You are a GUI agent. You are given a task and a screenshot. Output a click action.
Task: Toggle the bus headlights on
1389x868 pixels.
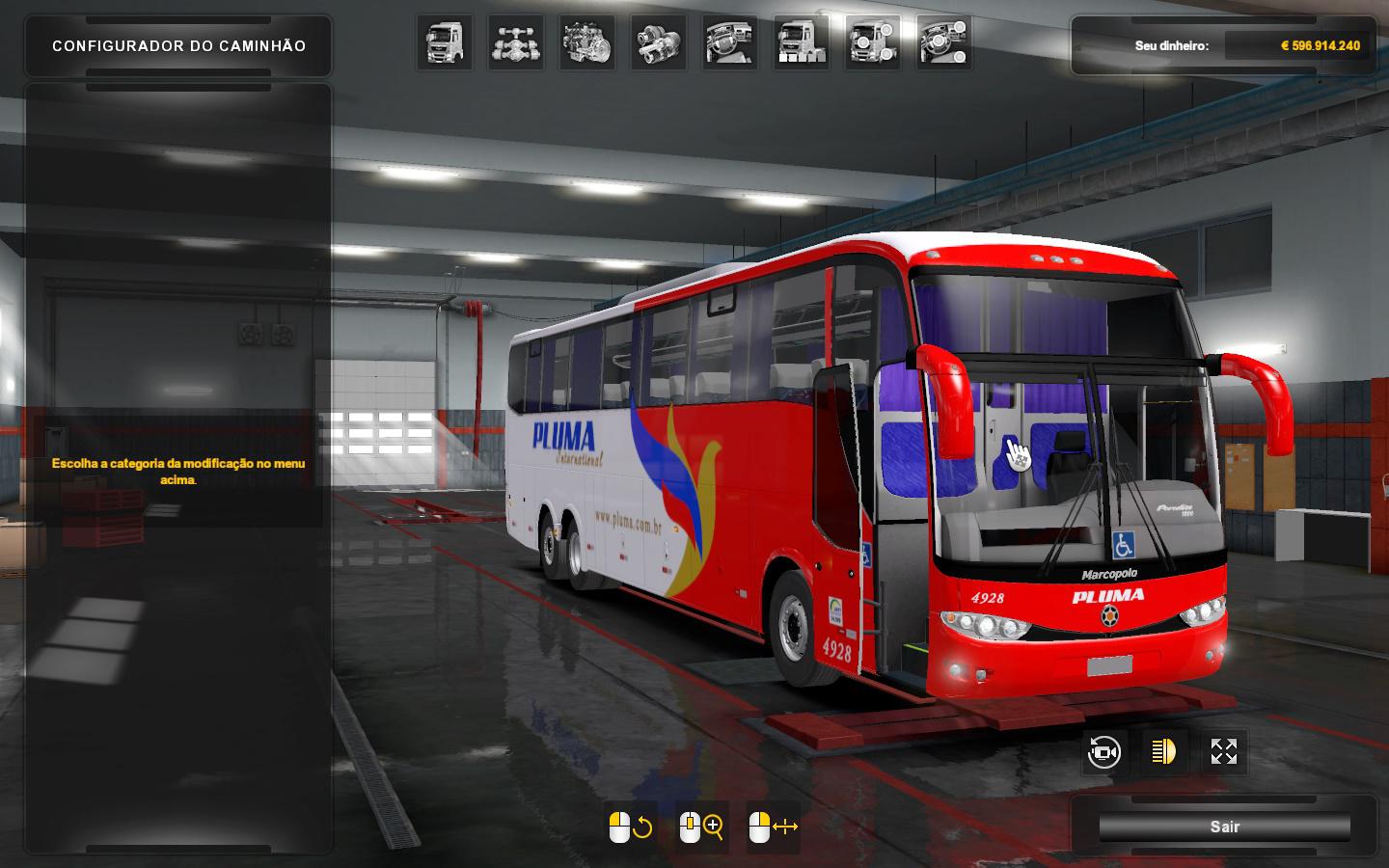coord(1163,752)
